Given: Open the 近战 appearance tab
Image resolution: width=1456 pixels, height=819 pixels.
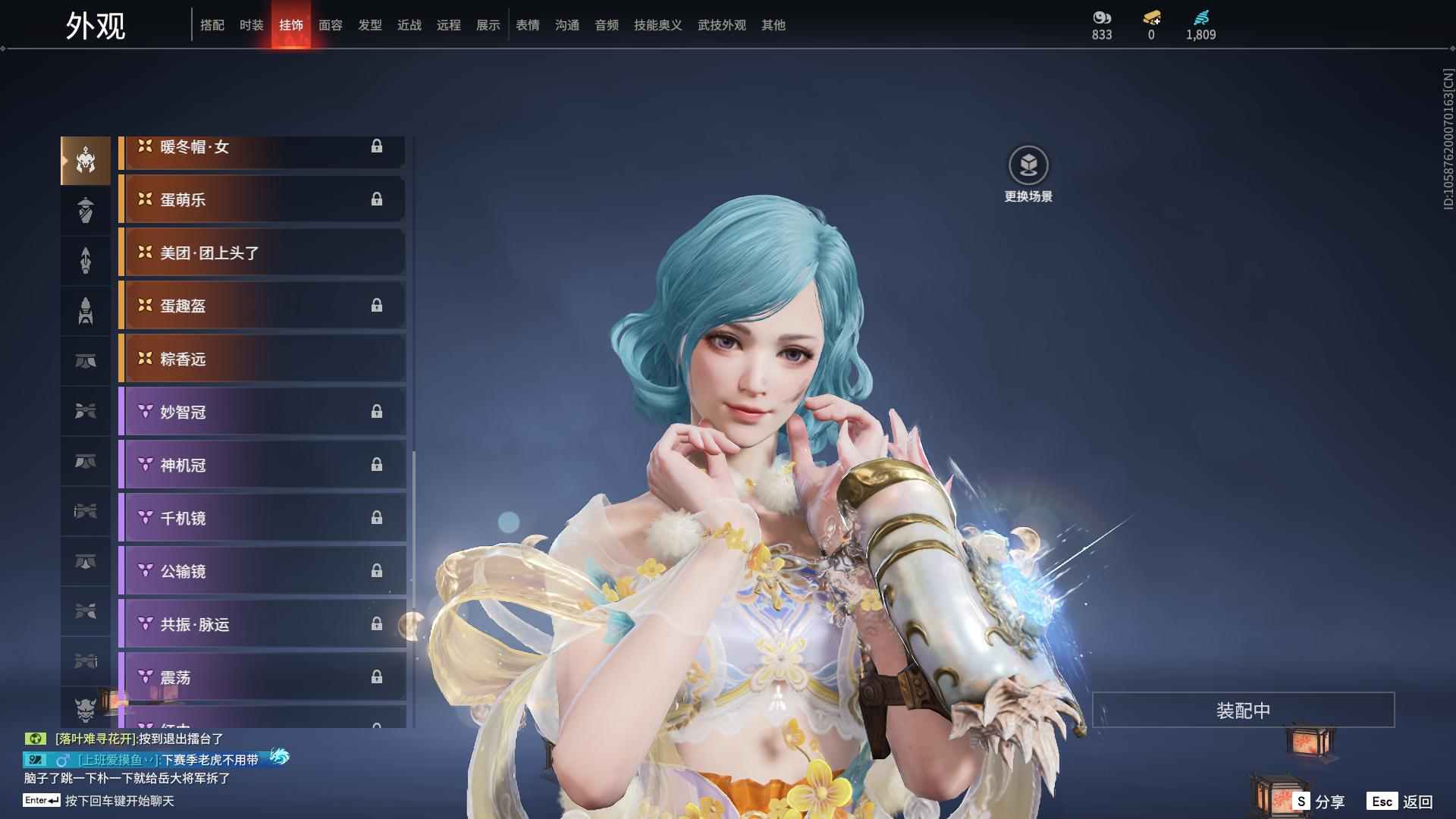Looking at the screenshot, I should (409, 25).
